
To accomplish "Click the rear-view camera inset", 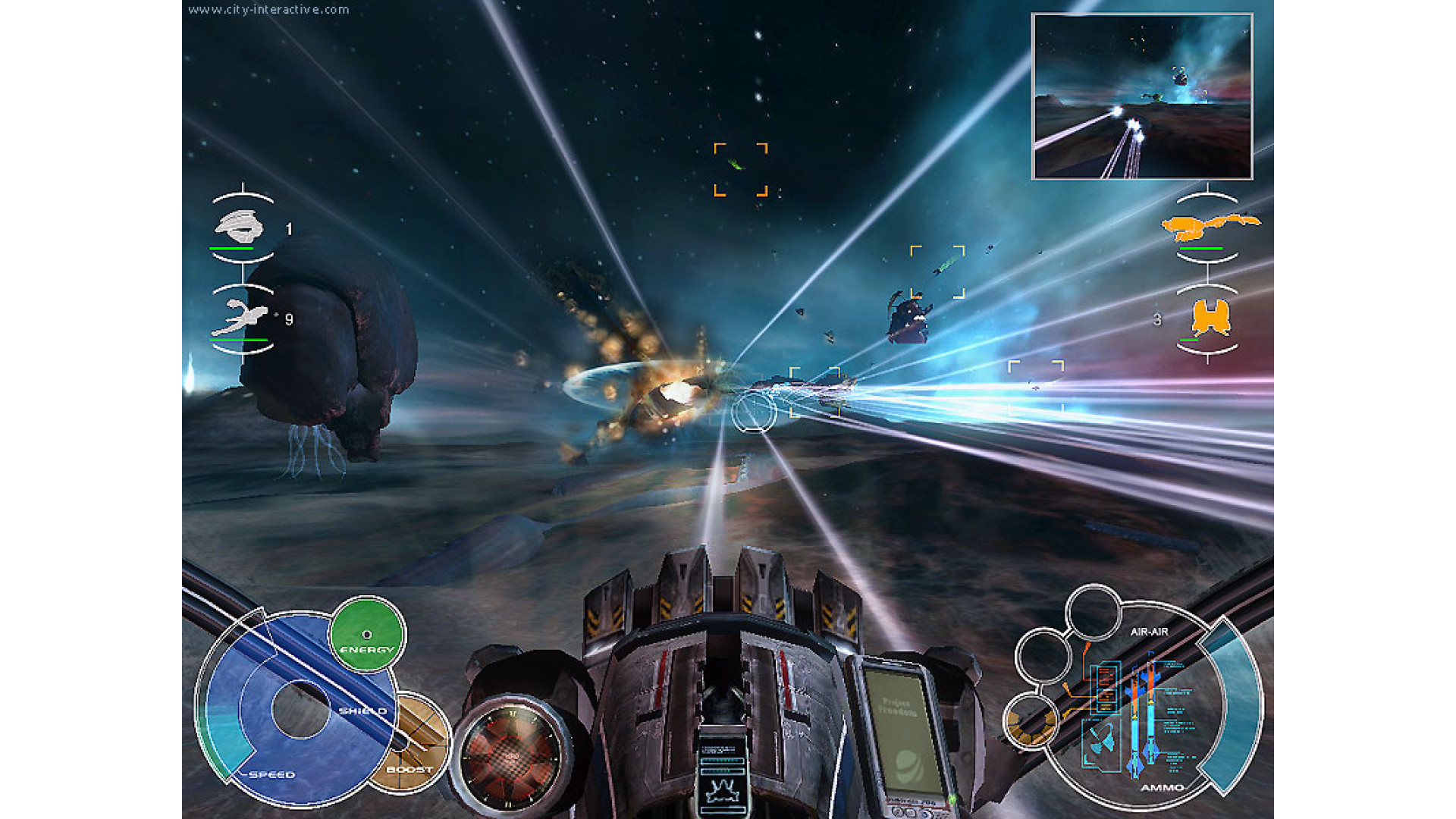I will [1142, 97].
